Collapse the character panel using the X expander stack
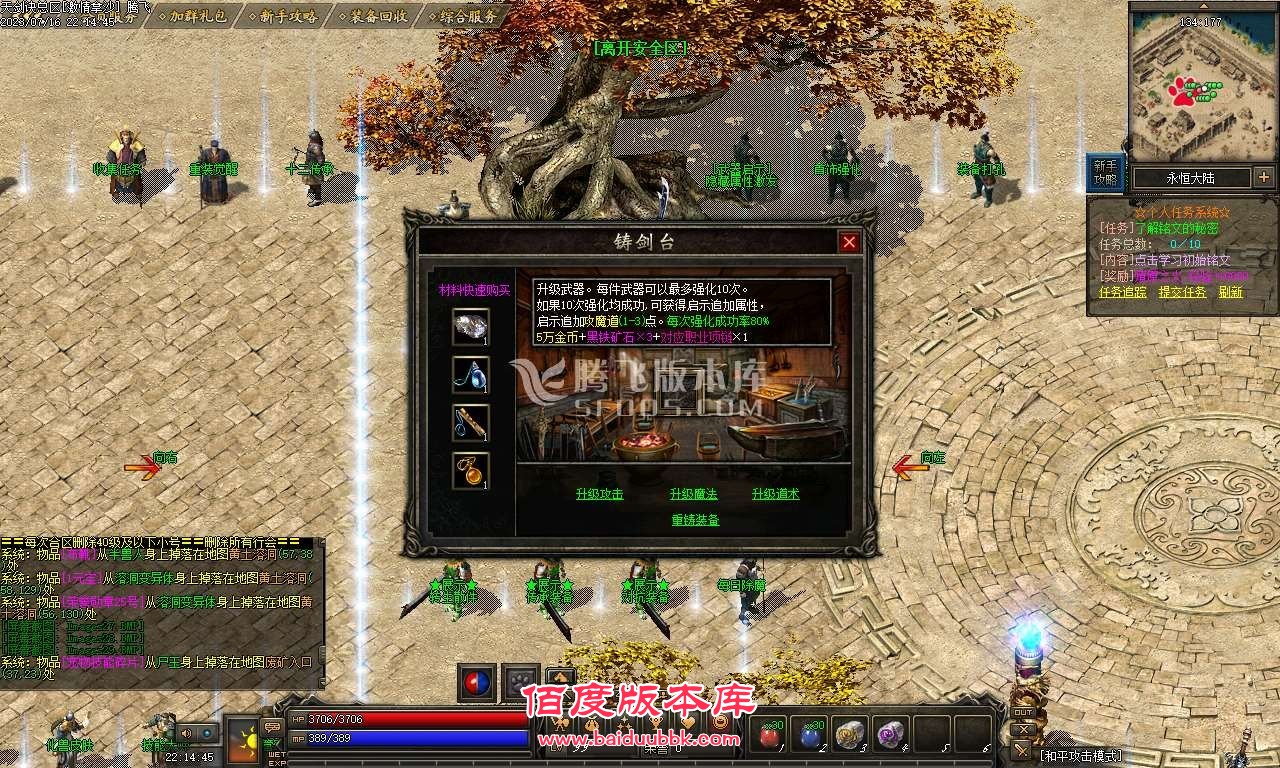 (x=1023, y=729)
